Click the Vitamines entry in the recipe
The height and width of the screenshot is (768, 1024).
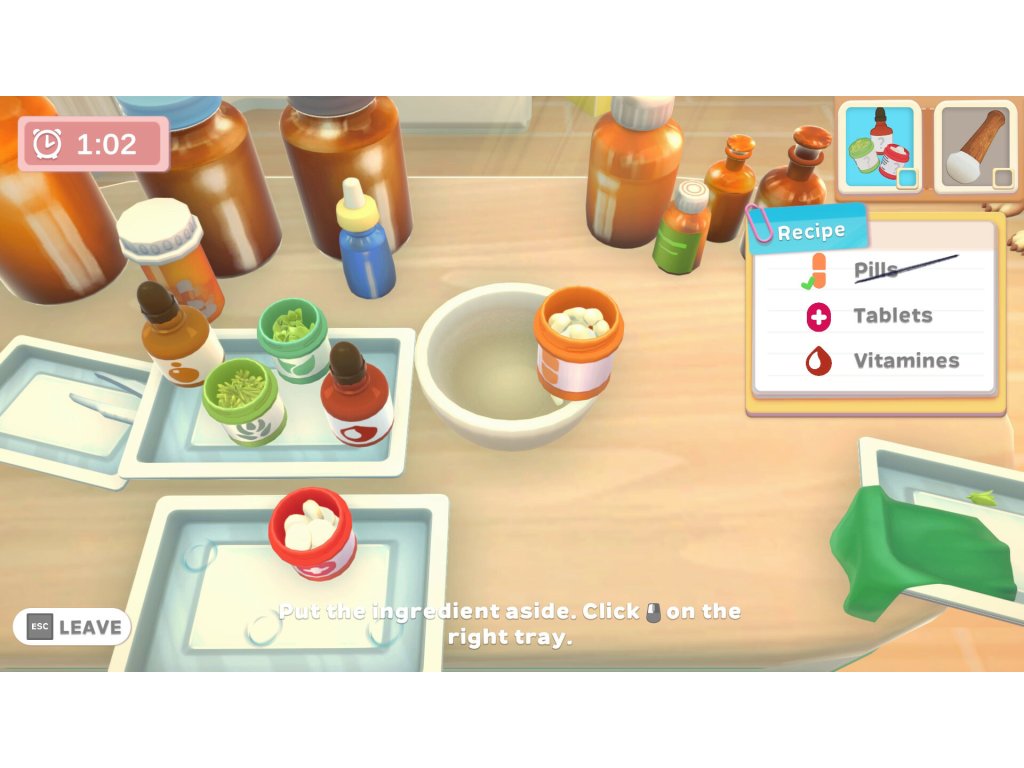point(905,361)
